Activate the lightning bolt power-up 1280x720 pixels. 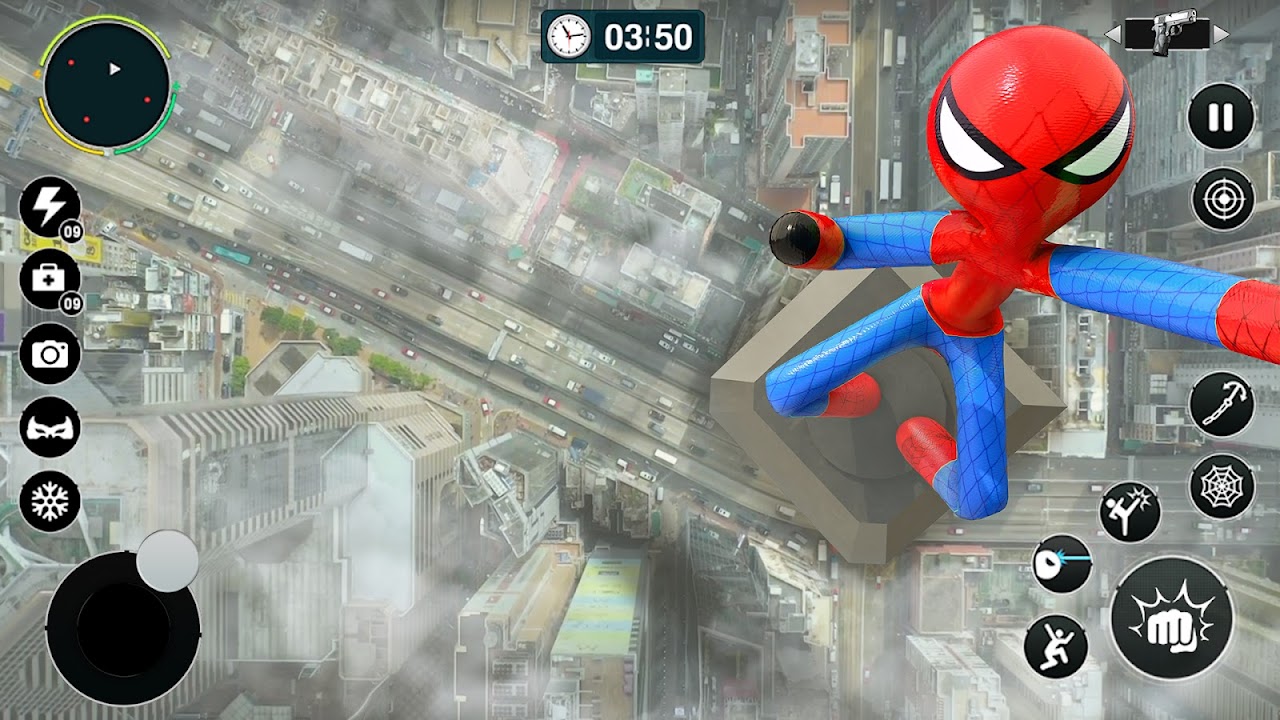49,207
